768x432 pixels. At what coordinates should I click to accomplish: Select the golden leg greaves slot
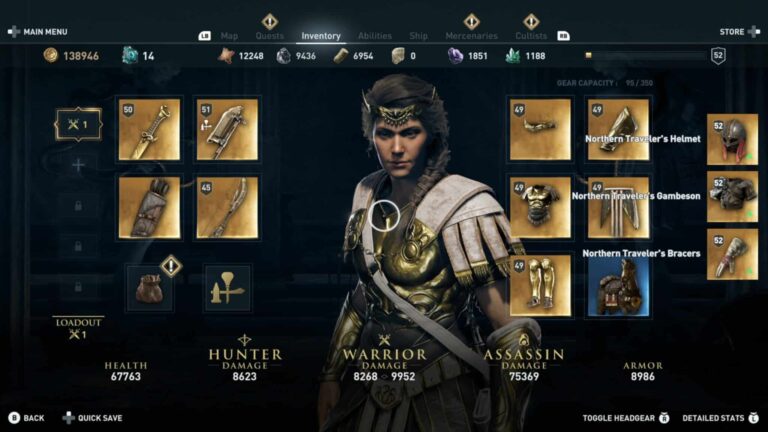coord(540,285)
